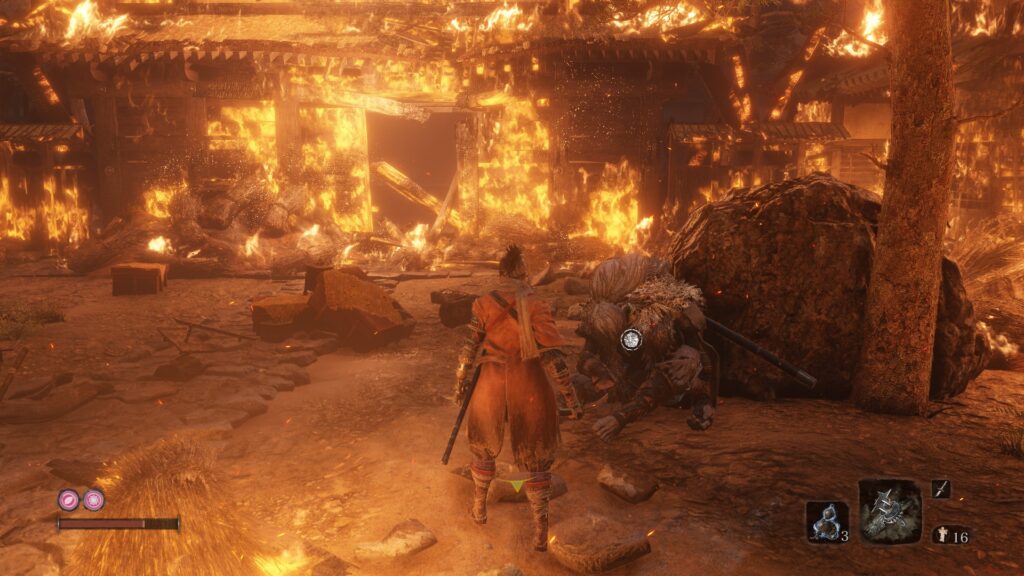Activate the equipped prosthetic tool icon
This screenshot has width=1024, height=576.
[889, 511]
